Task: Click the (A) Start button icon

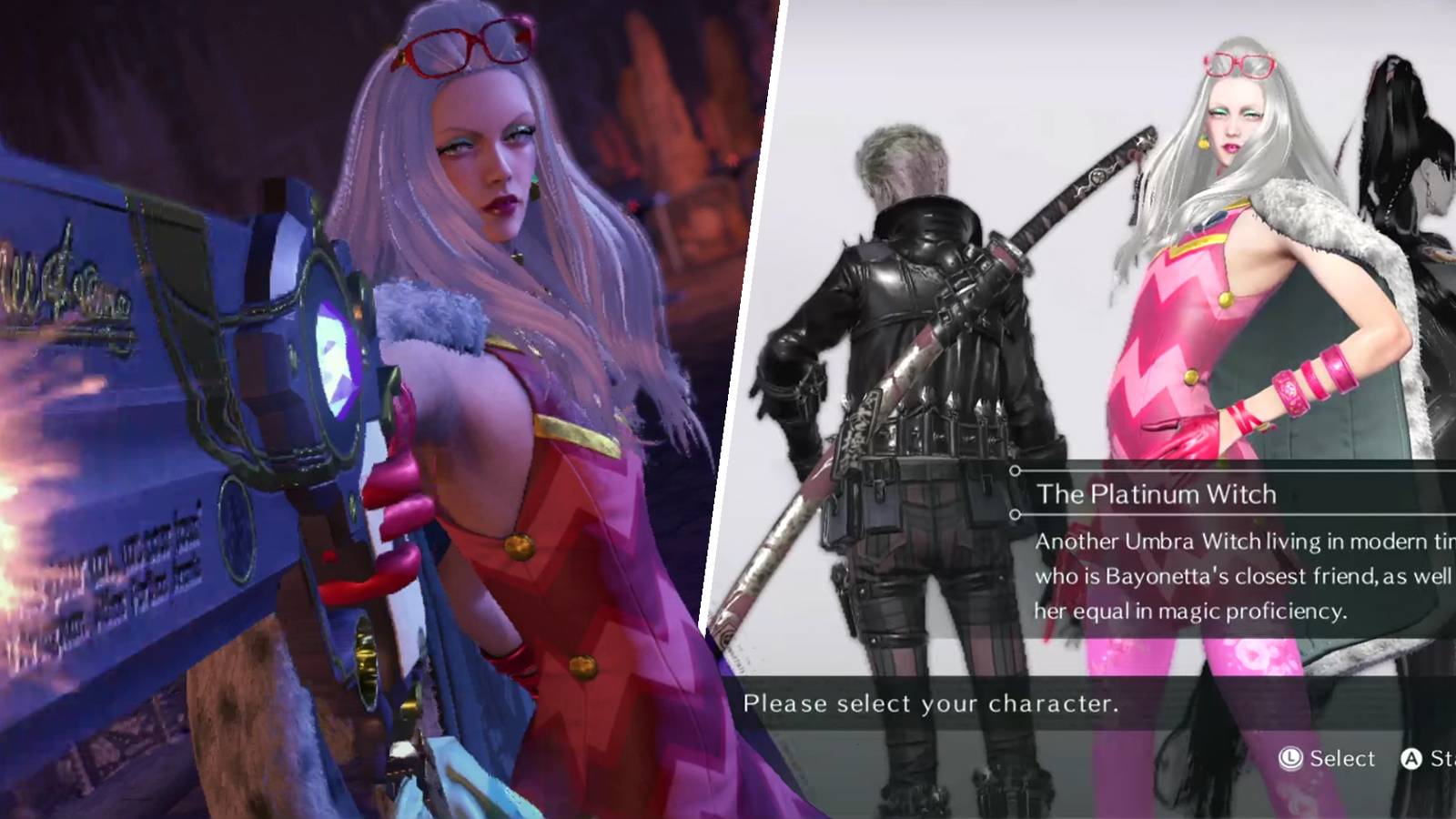Action: tap(1411, 757)
